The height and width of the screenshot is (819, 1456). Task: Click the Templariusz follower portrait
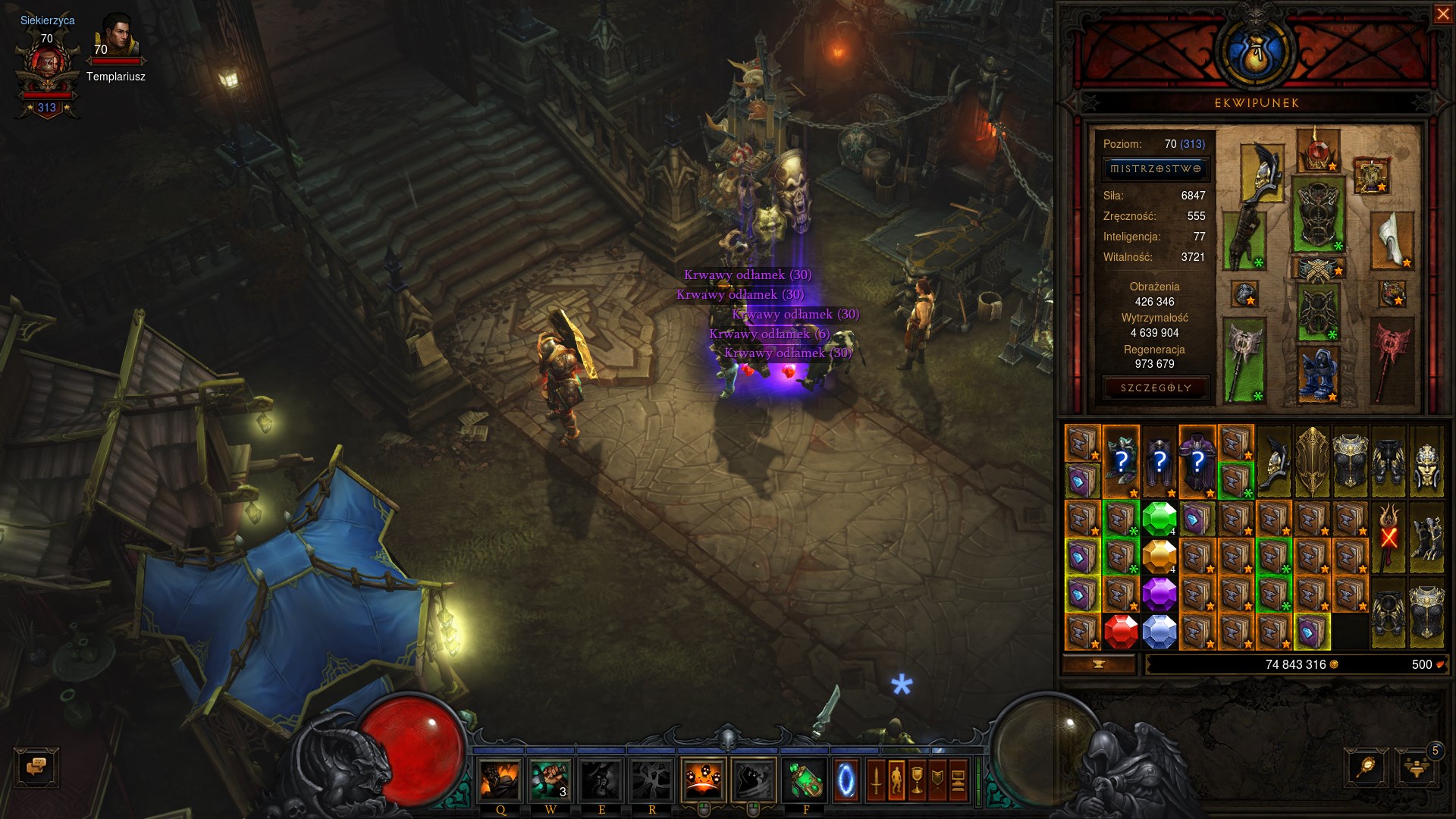[116, 39]
